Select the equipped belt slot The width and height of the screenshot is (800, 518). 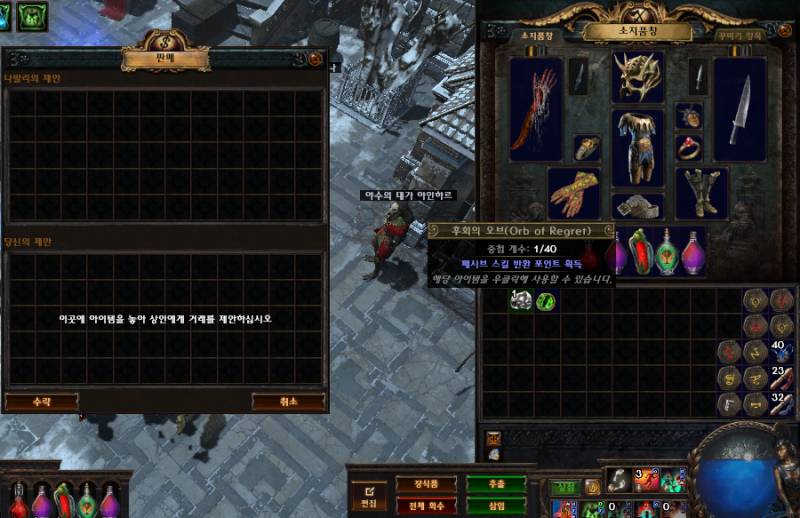(638, 206)
